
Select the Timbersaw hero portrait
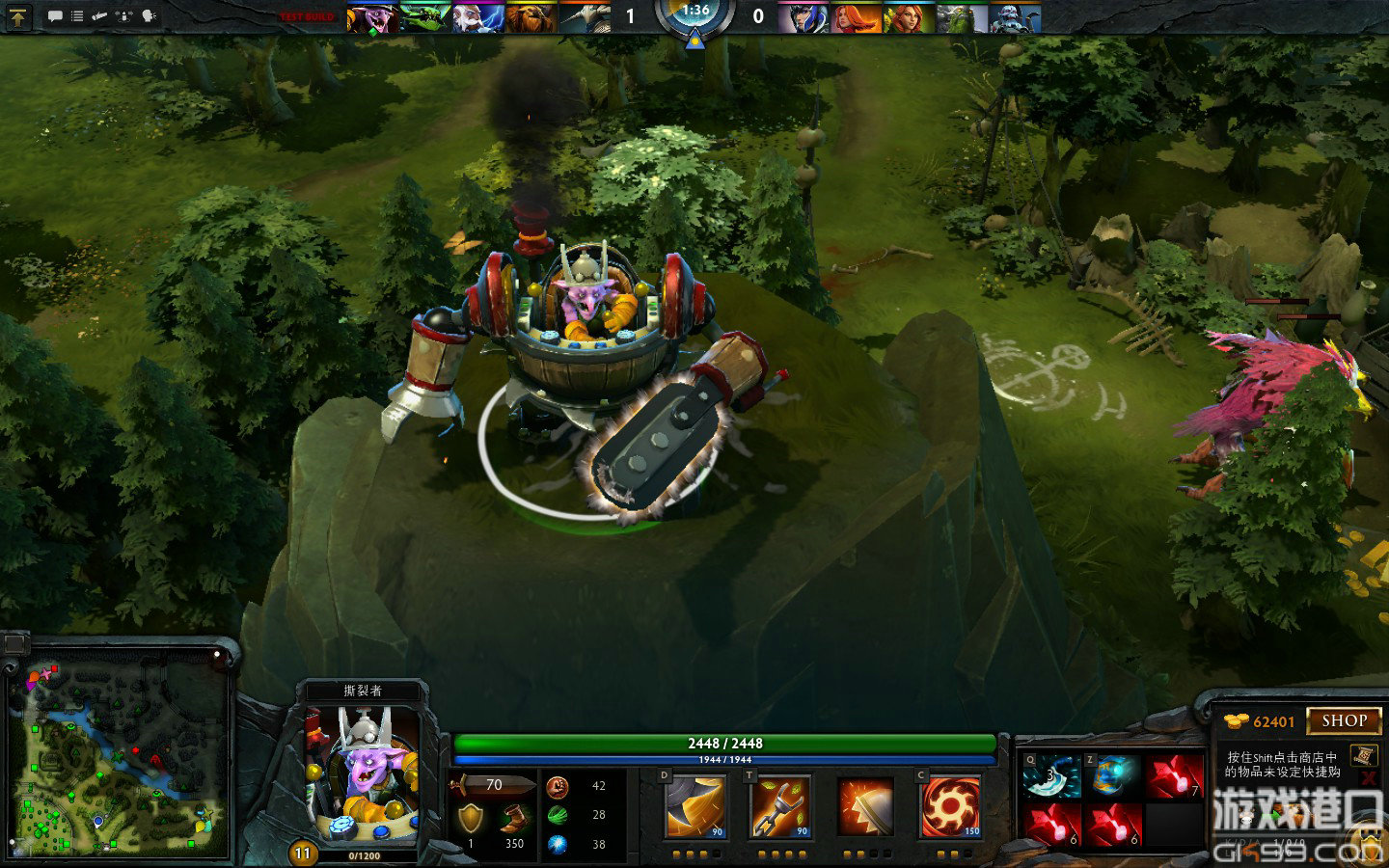pos(362,773)
